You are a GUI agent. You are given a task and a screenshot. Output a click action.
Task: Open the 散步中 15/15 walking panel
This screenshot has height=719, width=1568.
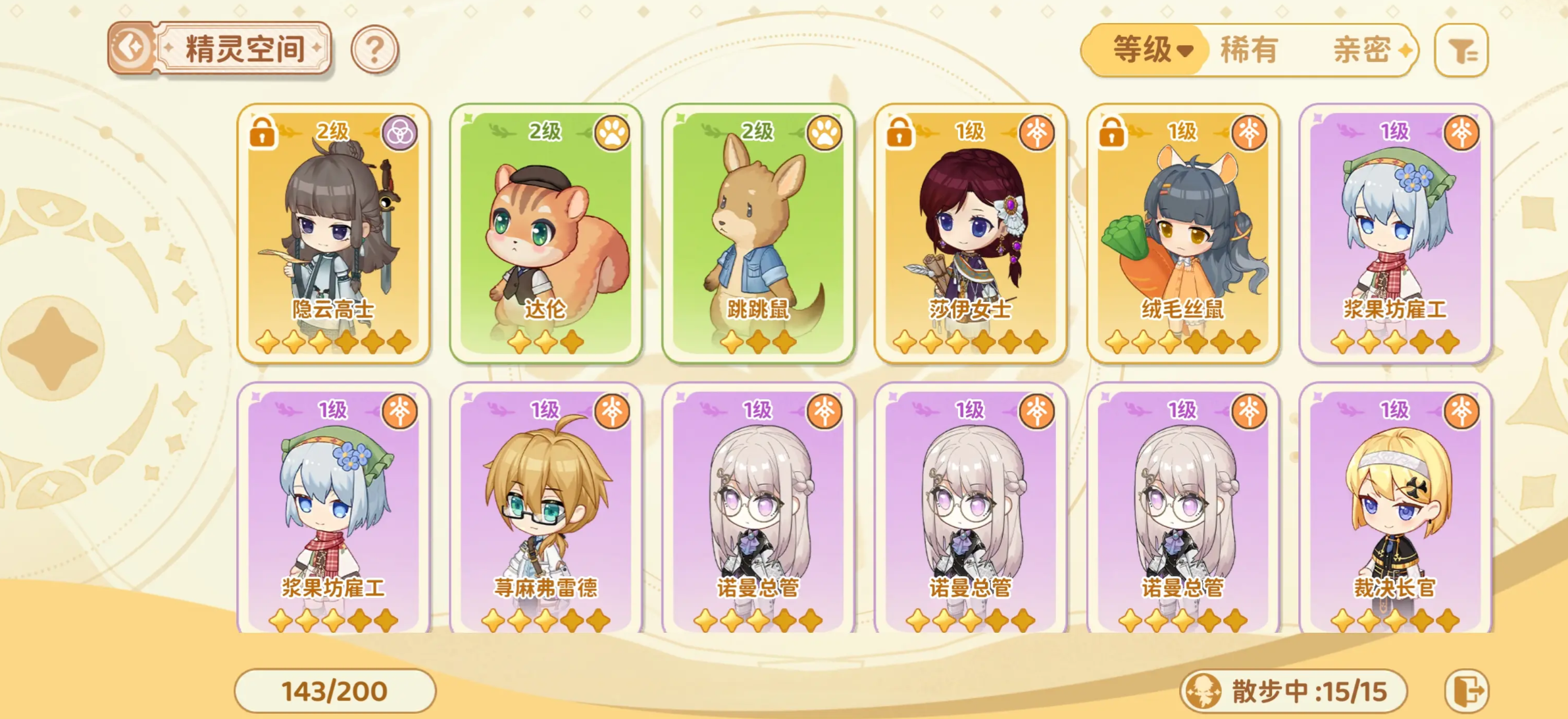(x=1294, y=691)
